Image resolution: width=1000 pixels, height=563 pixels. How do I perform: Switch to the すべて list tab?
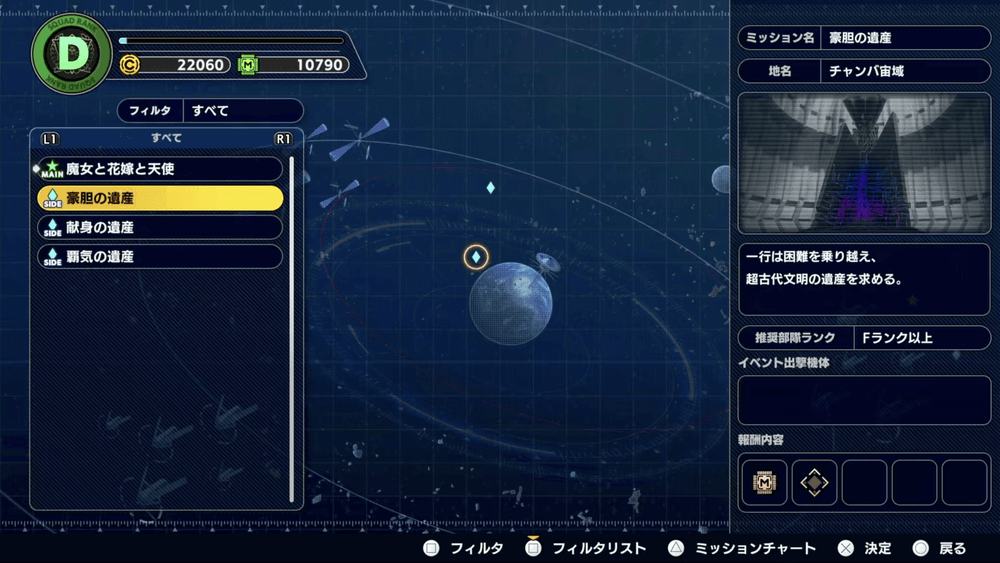click(166, 138)
